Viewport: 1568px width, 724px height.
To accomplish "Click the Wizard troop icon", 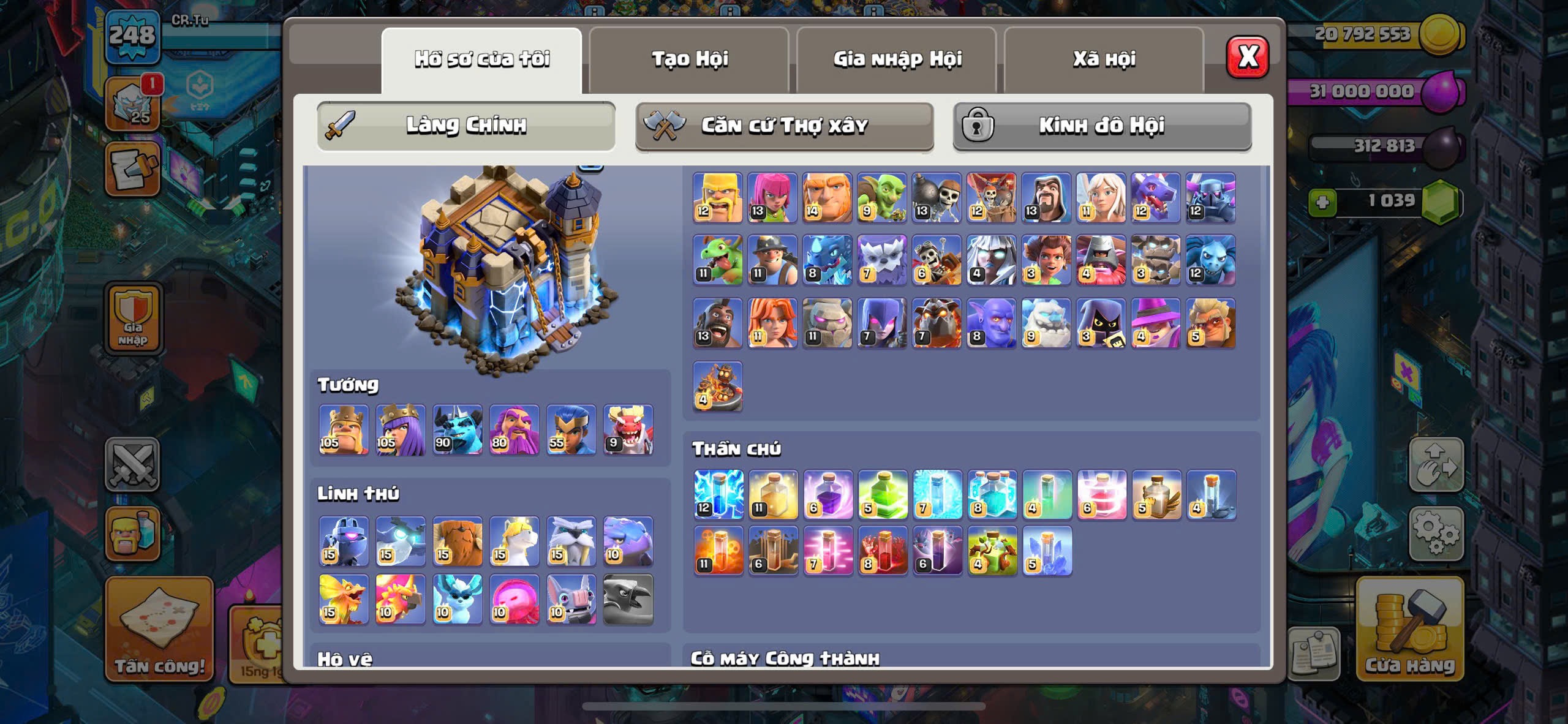I will pos(1046,197).
